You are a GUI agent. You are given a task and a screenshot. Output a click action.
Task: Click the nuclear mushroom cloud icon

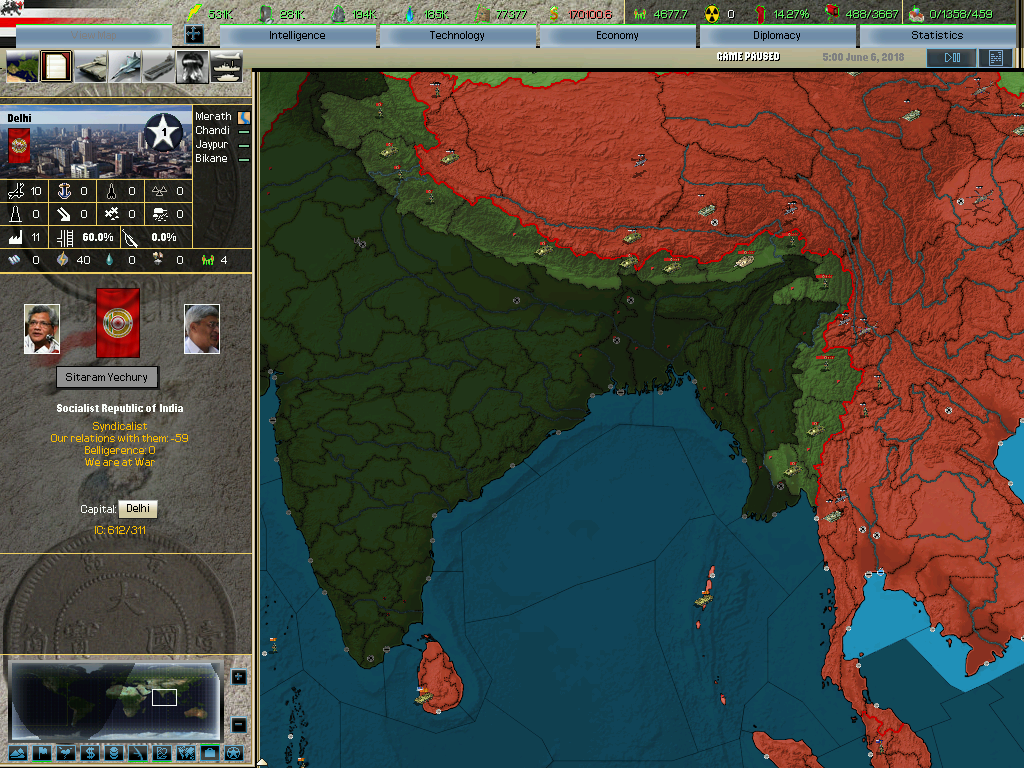pyautogui.click(x=192, y=67)
